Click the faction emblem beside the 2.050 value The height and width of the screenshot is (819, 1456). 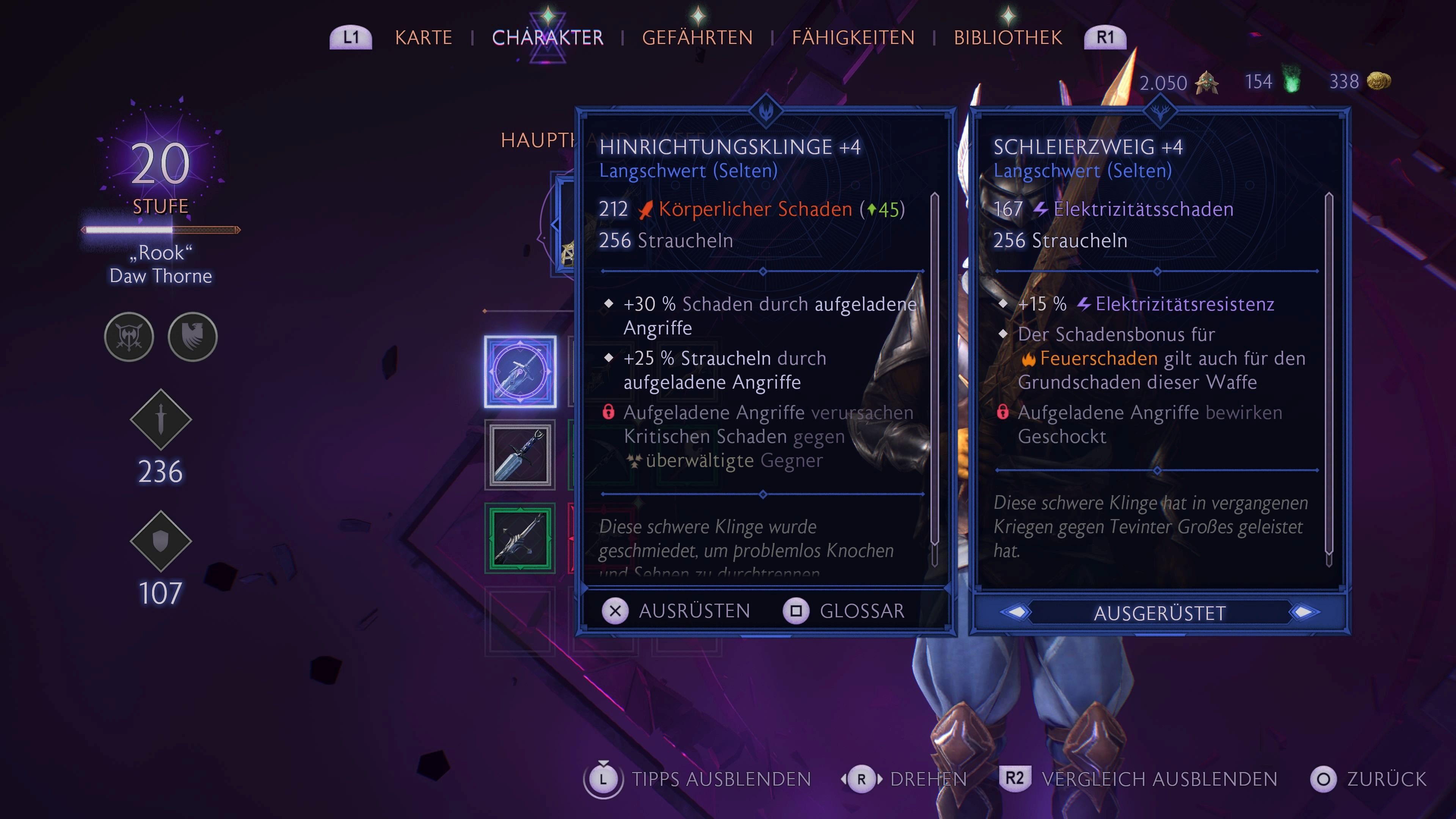(1207, 83)
